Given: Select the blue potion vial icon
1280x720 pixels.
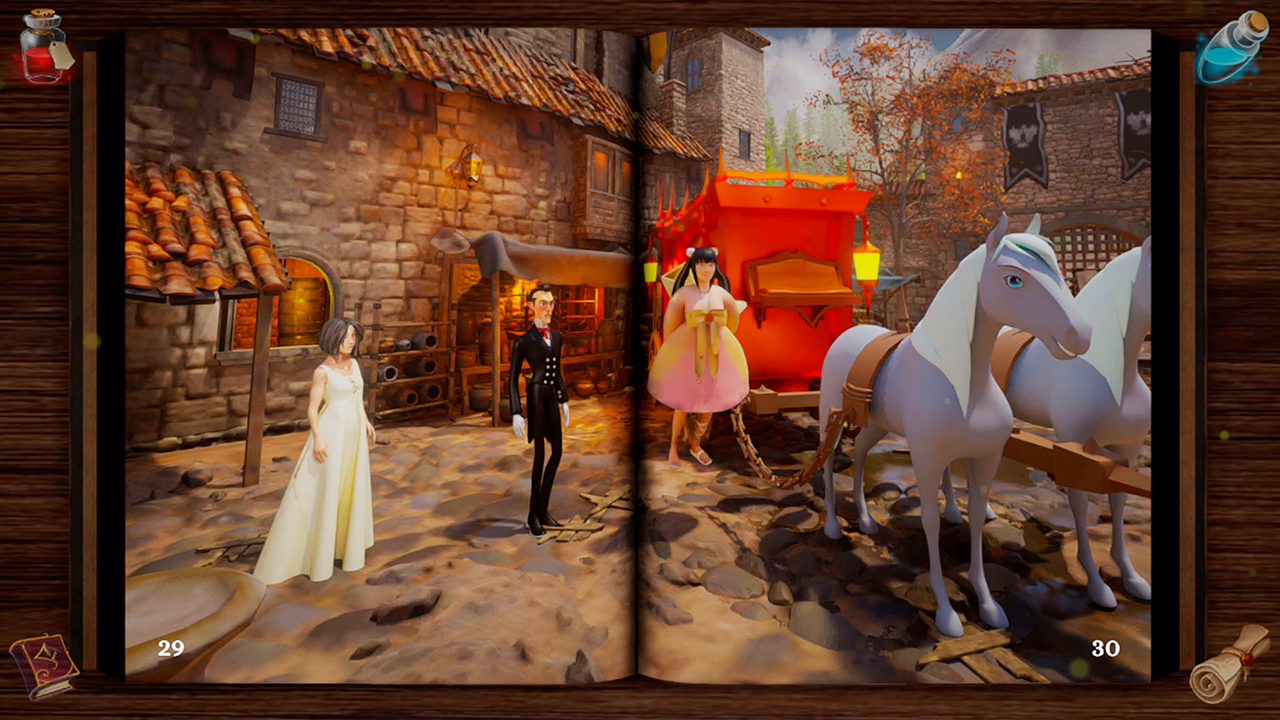Looking at the screenshot, I should [1225, 50].
